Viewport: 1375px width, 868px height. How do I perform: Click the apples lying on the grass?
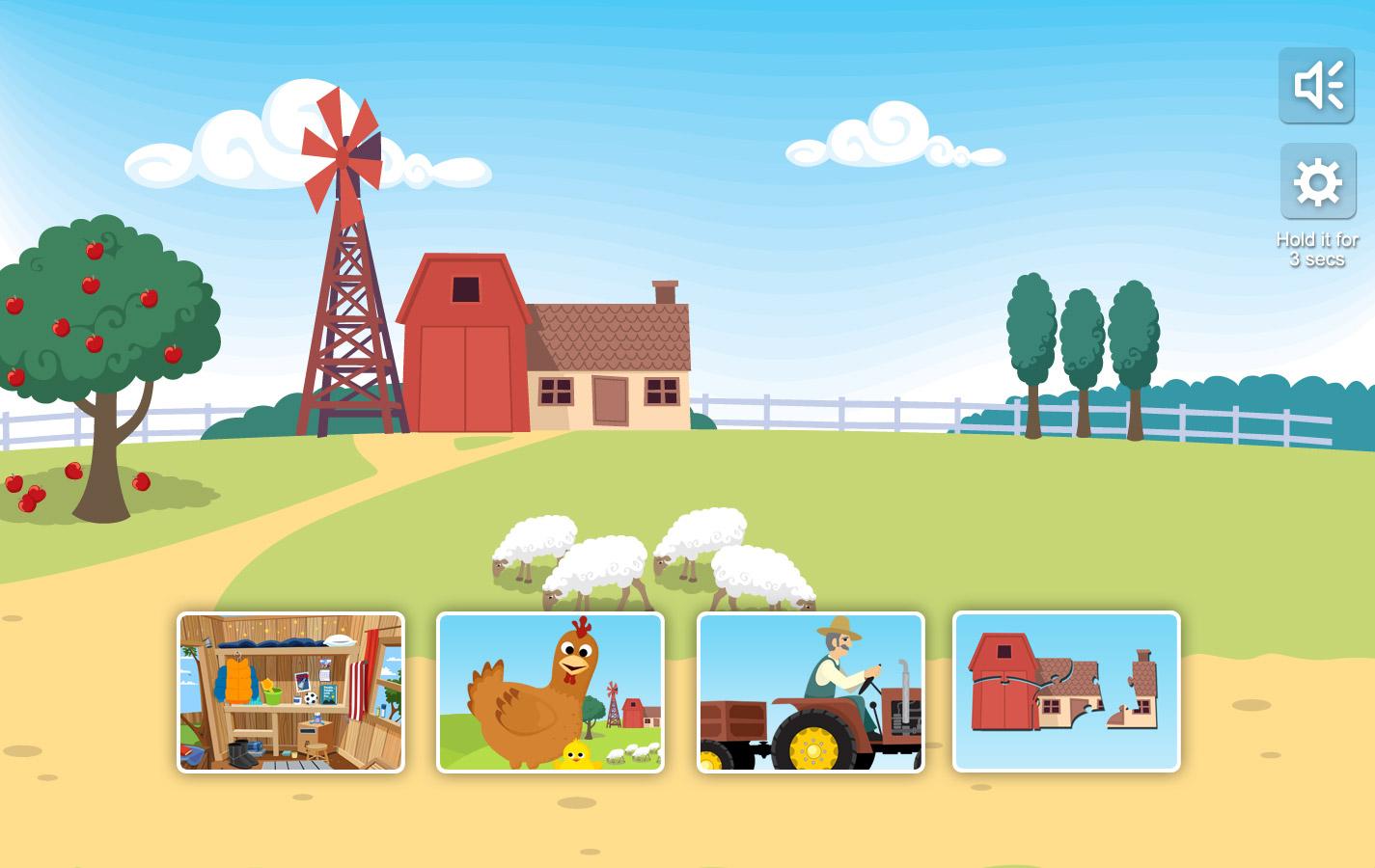click(72, 482)
